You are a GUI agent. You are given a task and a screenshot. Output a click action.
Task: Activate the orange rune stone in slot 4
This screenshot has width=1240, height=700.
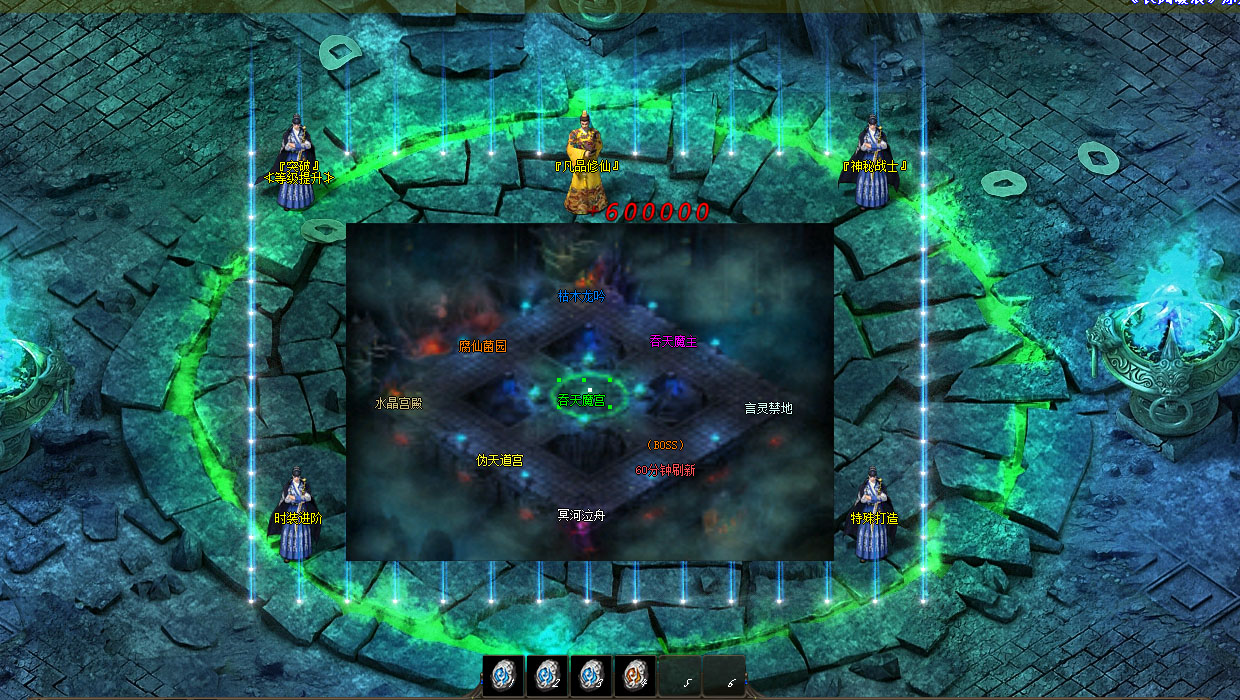[x=634, y=676]
